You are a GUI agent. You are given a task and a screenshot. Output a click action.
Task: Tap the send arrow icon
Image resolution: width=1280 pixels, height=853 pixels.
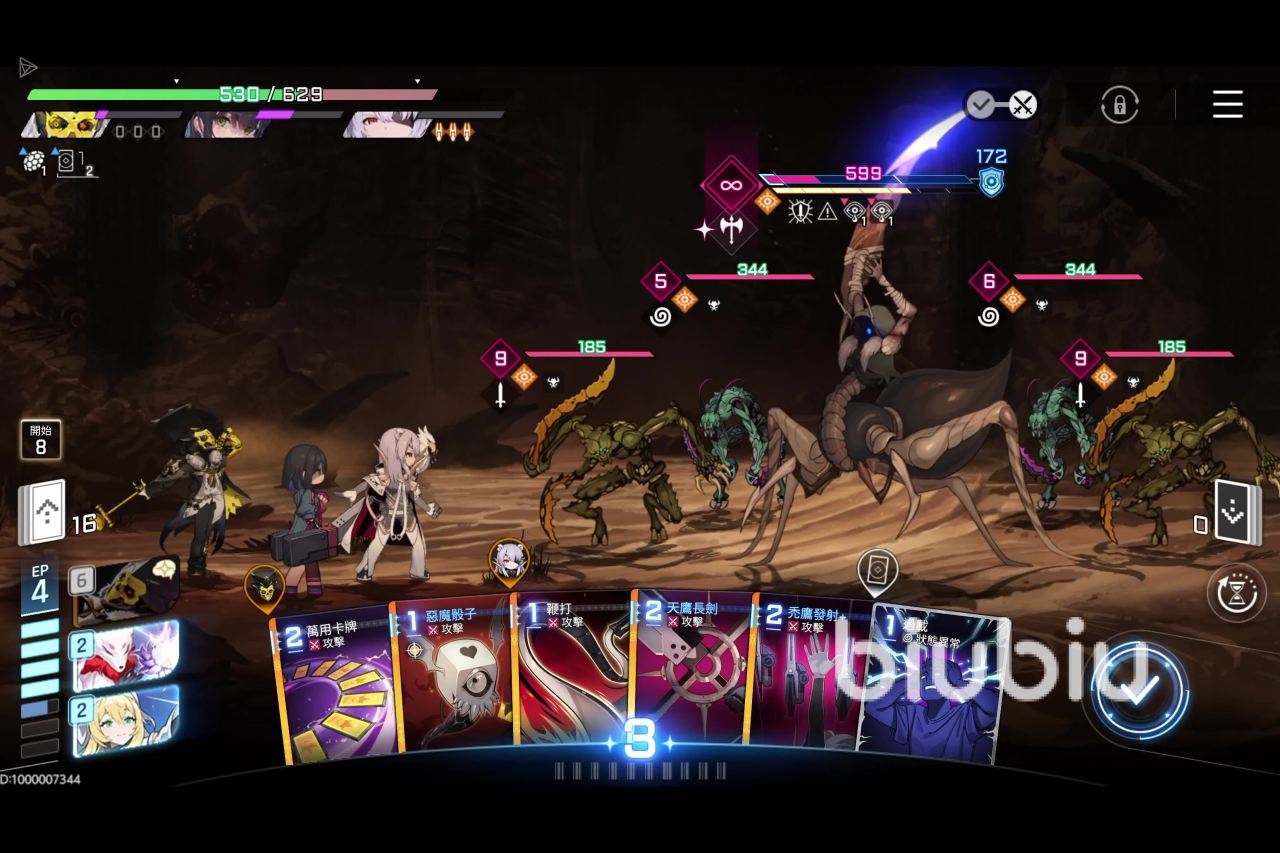pos(28,67)
